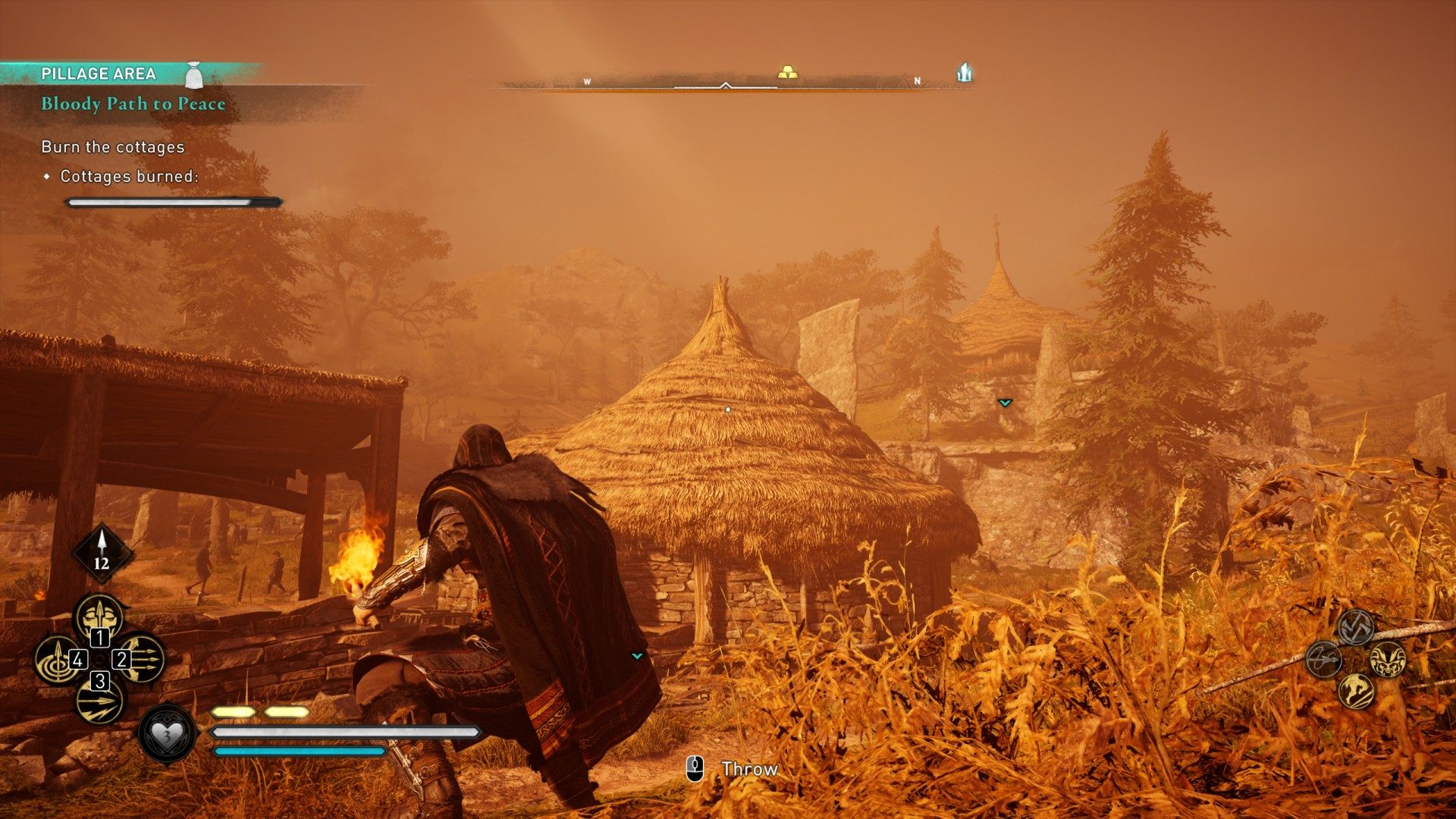Viewport: 1456px width, 819px height.
Task: Use the horned demon face melee ability
Action: [1388, 658]
